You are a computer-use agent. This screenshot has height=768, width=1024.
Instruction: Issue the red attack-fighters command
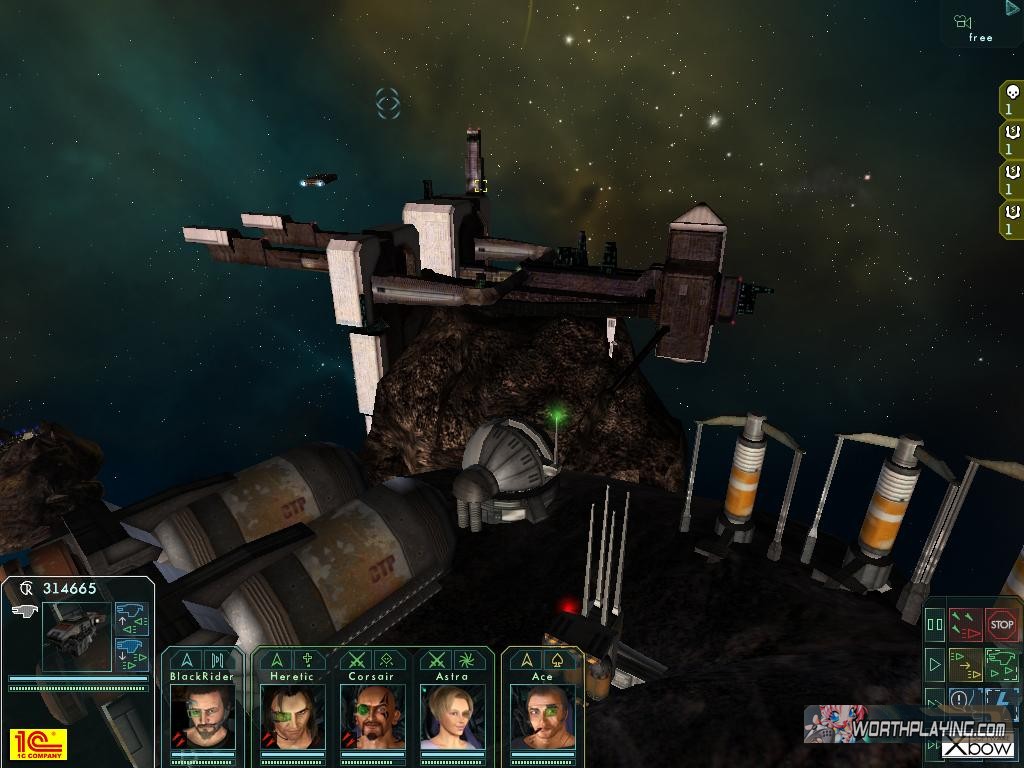(965, 625)
